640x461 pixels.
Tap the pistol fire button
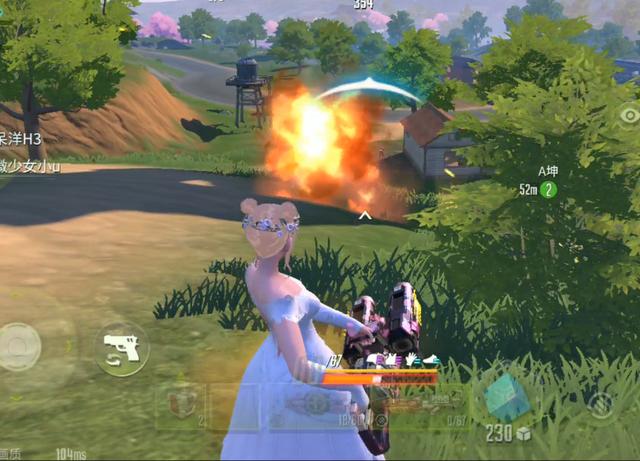[122, 350]
